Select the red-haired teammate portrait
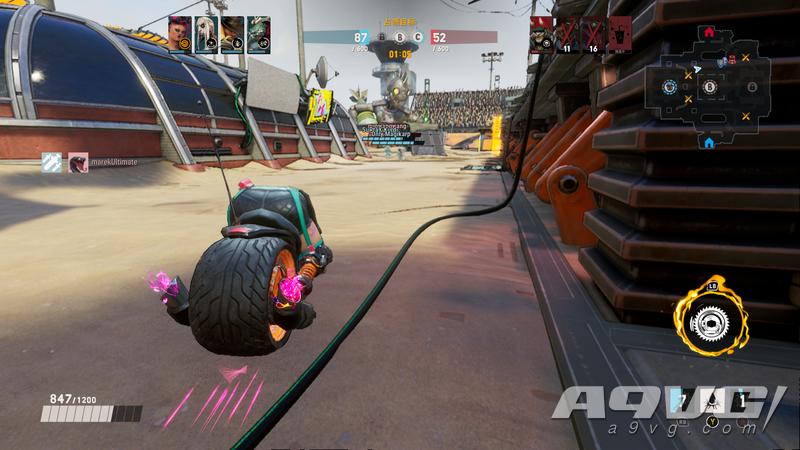This screenshot has height=450, width=800. tap(179, 34)
